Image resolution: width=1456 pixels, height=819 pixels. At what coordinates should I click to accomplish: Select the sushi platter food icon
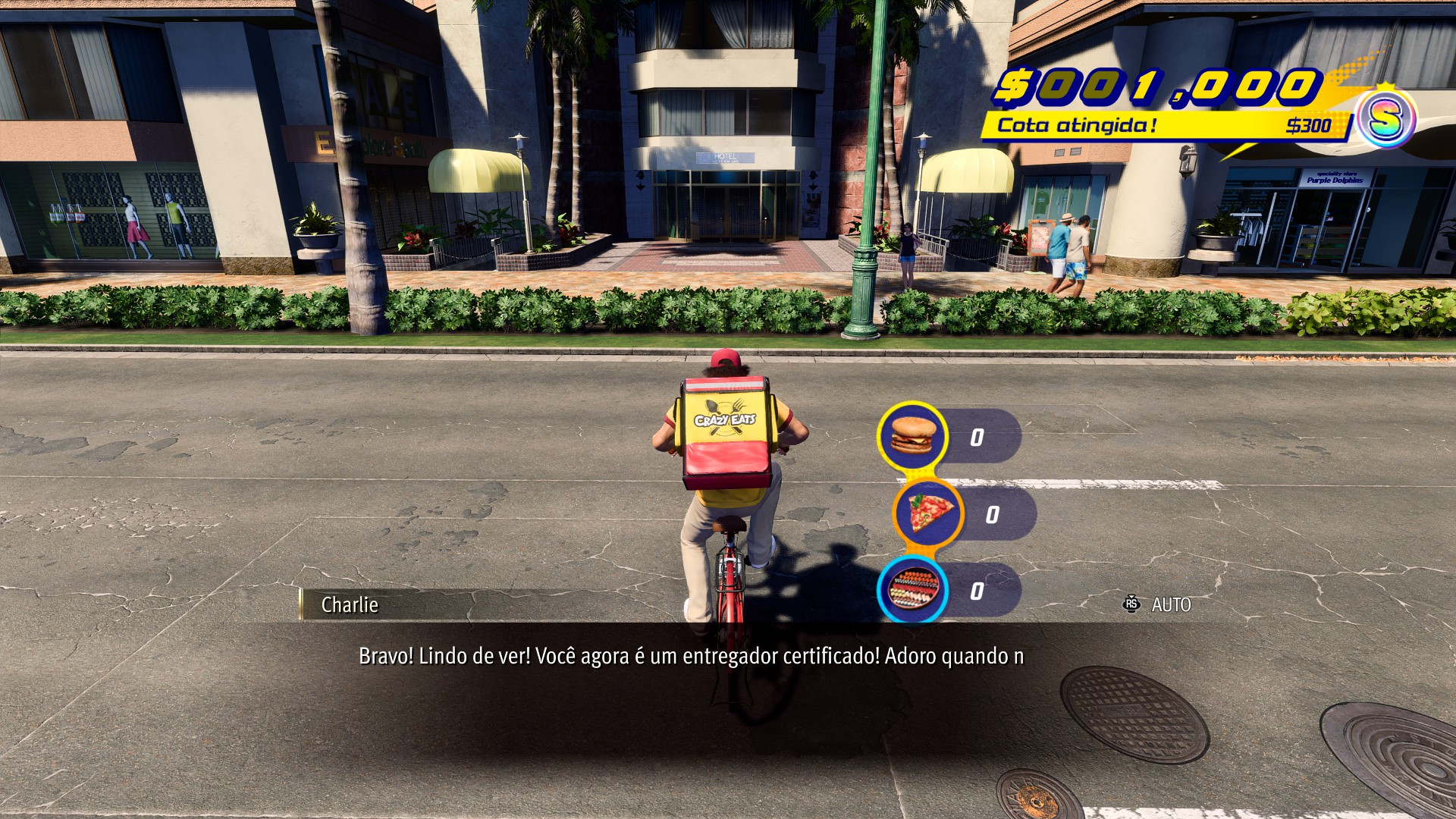913,590
